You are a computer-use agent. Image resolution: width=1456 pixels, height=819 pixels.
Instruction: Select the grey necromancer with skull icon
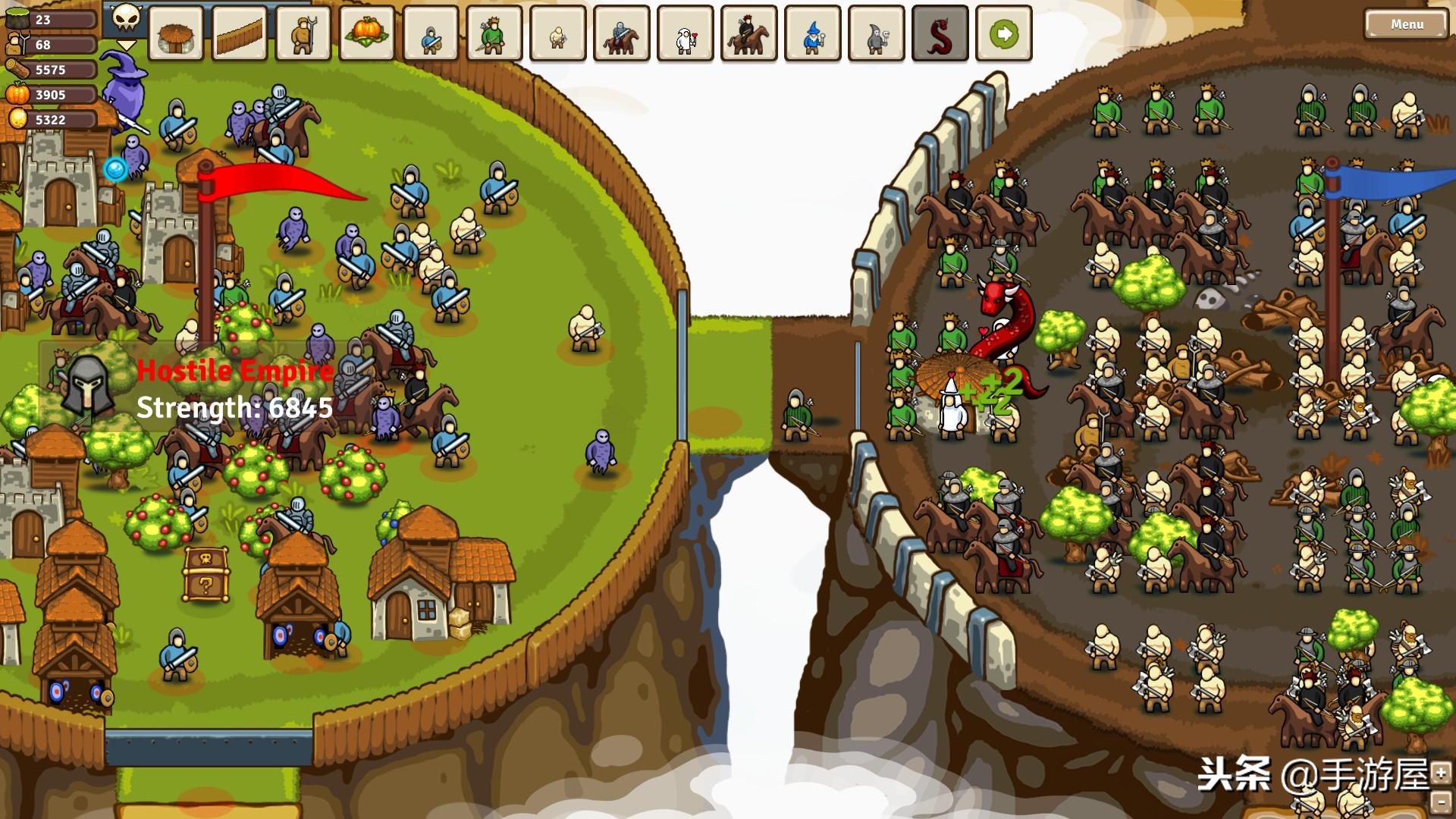[877, 33]
